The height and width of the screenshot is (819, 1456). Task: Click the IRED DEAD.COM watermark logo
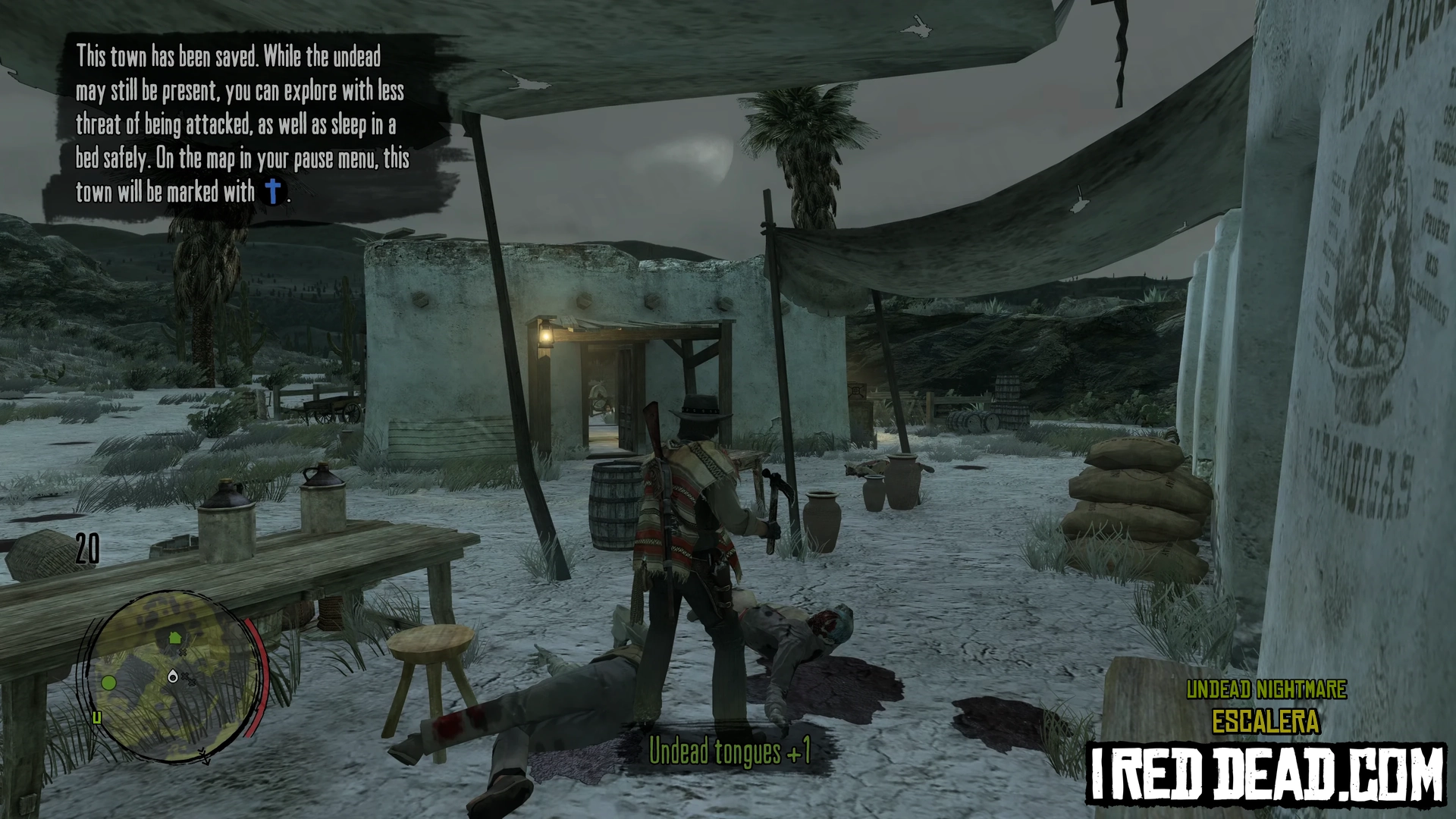click(1266, 773)
